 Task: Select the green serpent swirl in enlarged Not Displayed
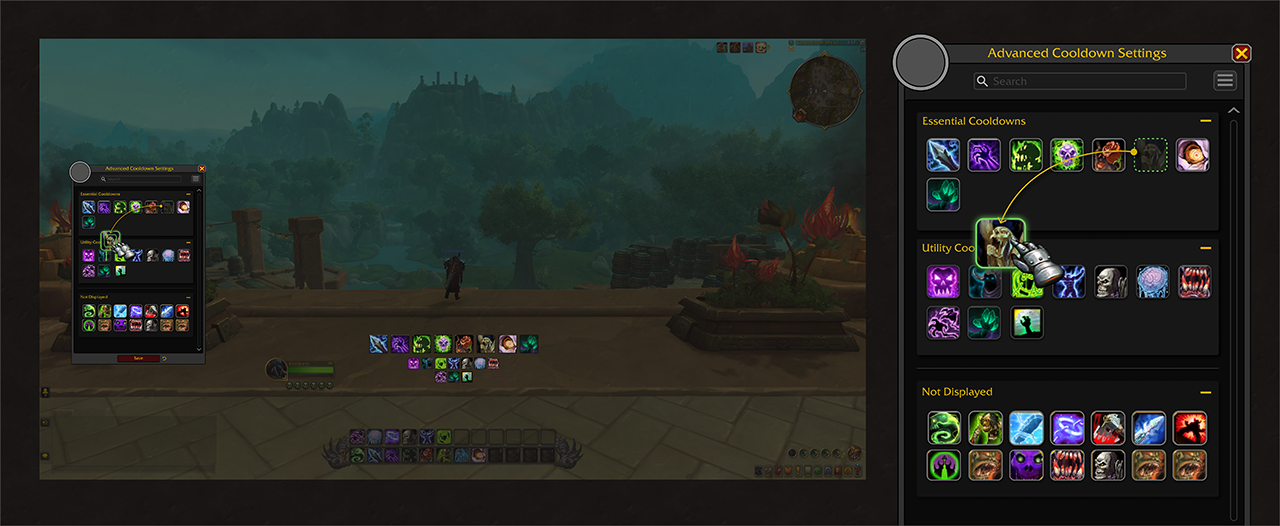(944, 428)
